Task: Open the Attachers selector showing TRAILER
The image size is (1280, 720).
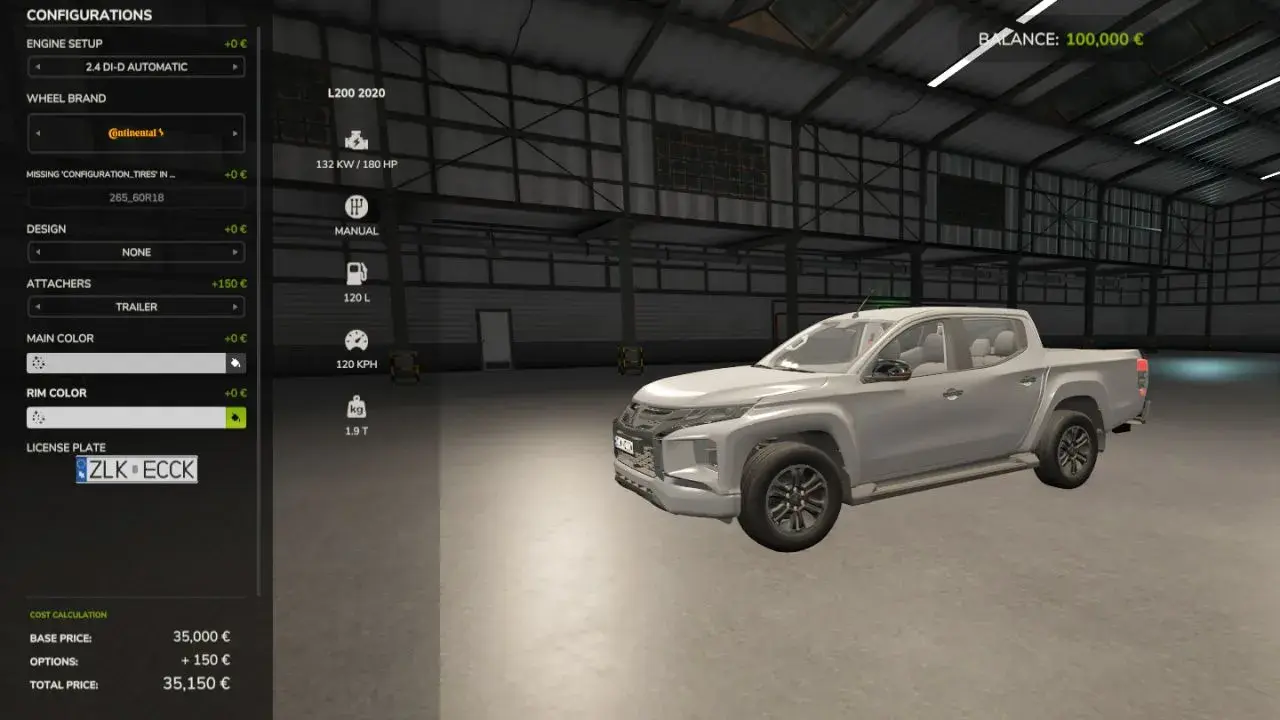Action: click(136, 307)
